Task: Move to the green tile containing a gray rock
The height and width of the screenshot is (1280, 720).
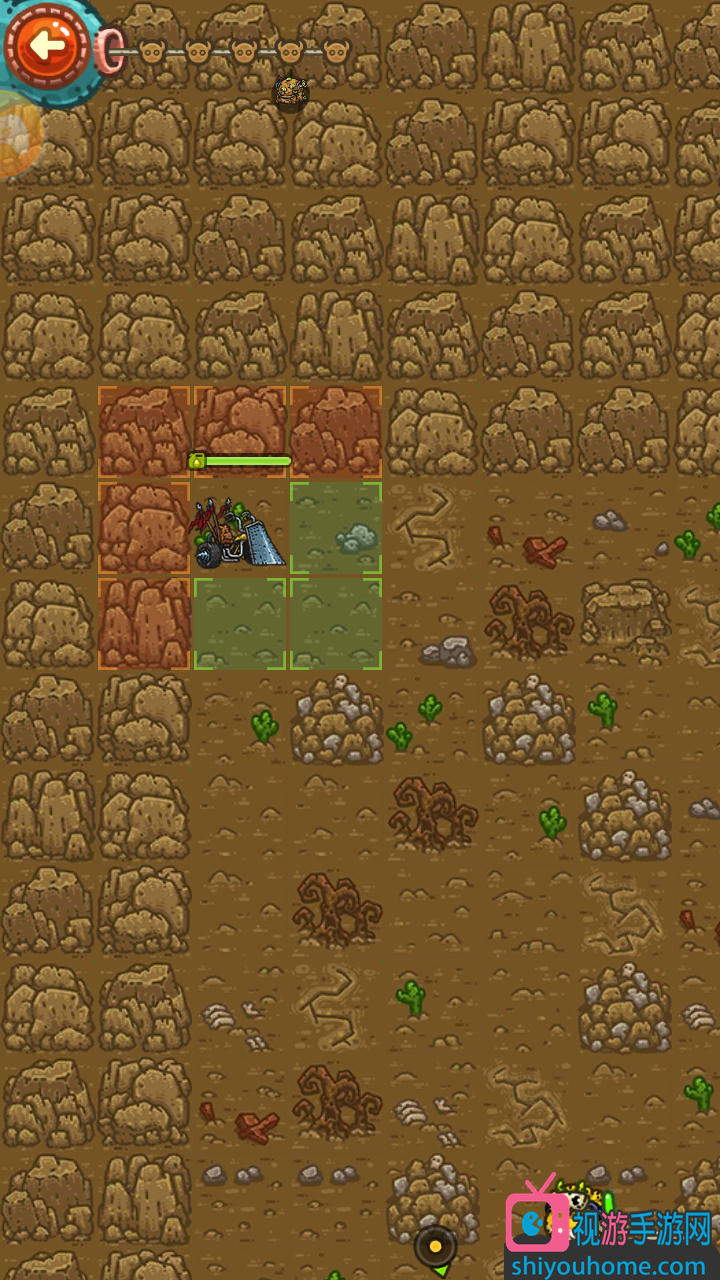Action: click(x=336, y=528)
